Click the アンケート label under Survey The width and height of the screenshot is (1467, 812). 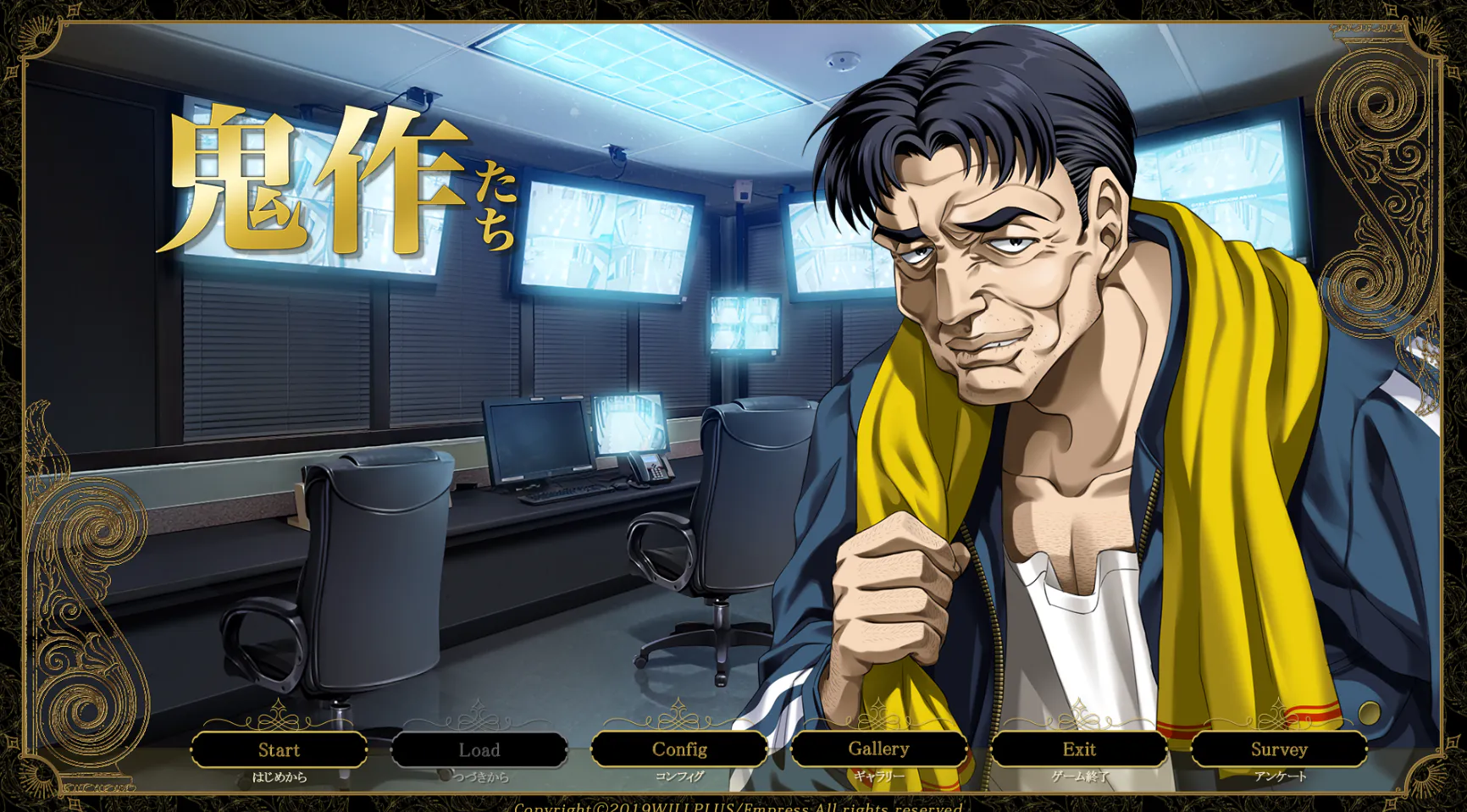pyautogui.click(x=1278, y=775)
